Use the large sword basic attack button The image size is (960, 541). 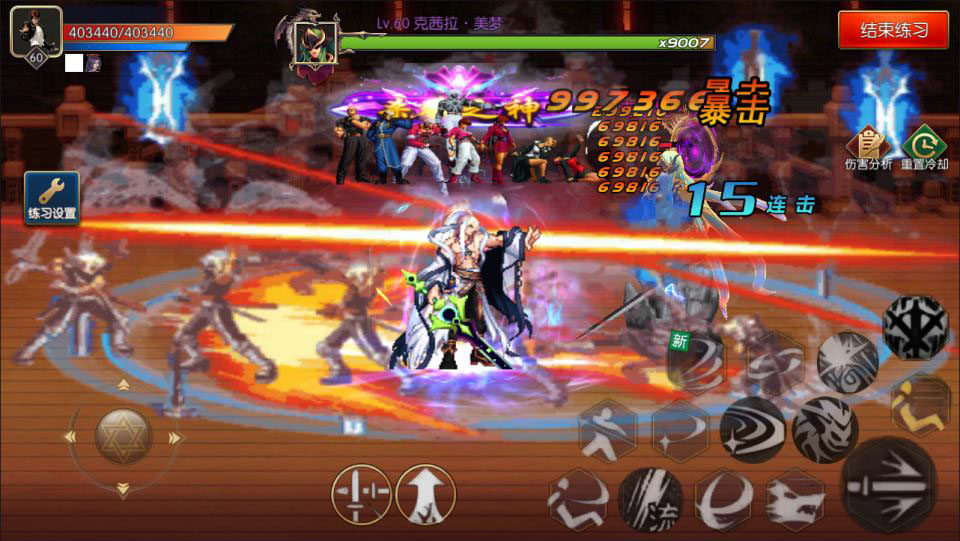[x=889, y=485]
